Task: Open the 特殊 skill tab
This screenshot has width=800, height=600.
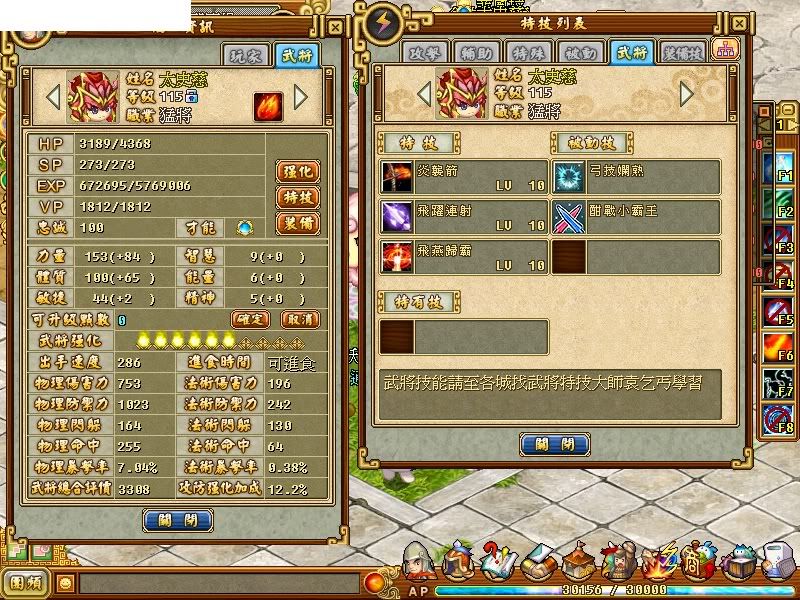Action: click(x=530, y=52)
